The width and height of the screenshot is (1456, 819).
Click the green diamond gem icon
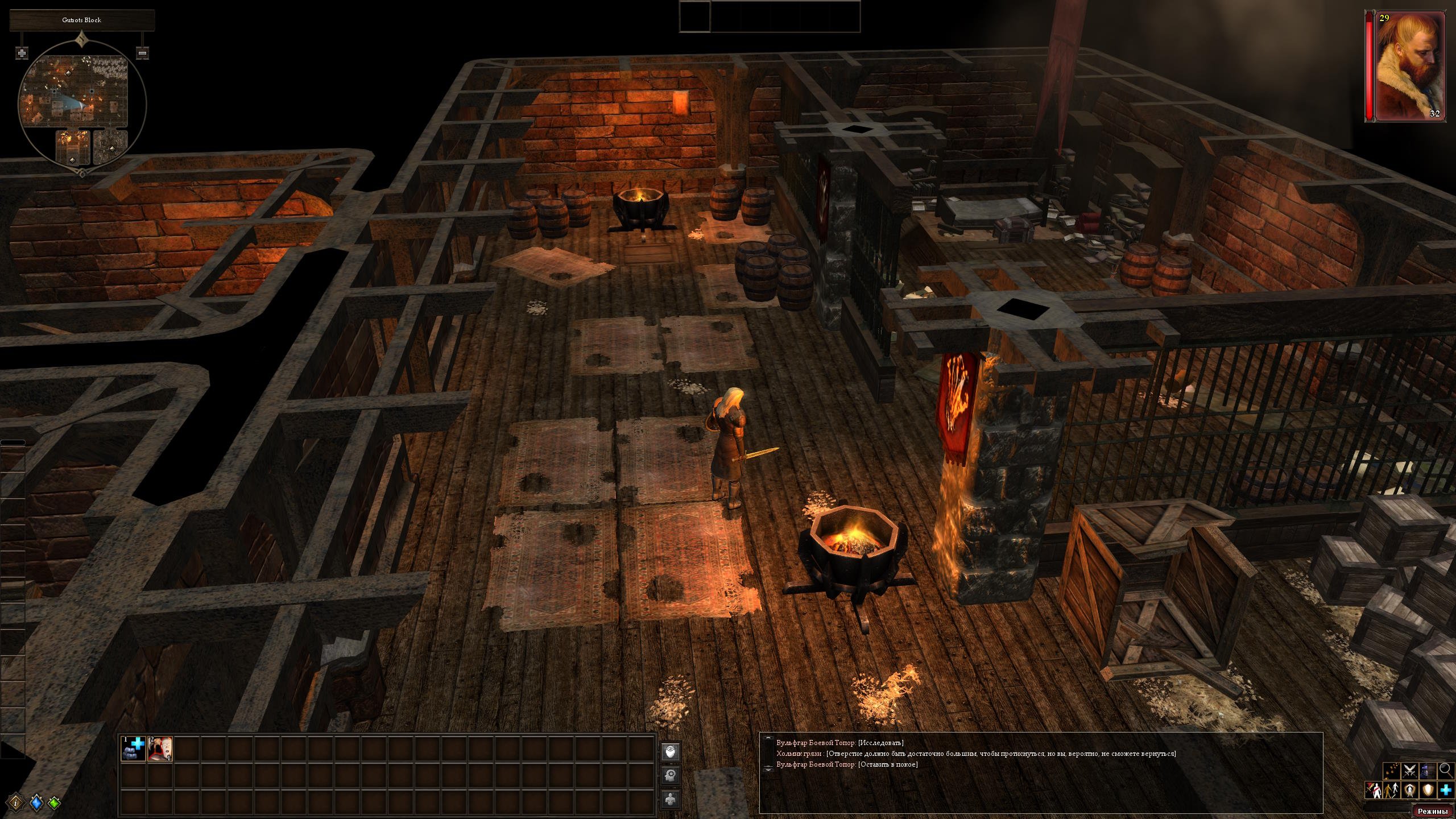(x=55, y=803)
